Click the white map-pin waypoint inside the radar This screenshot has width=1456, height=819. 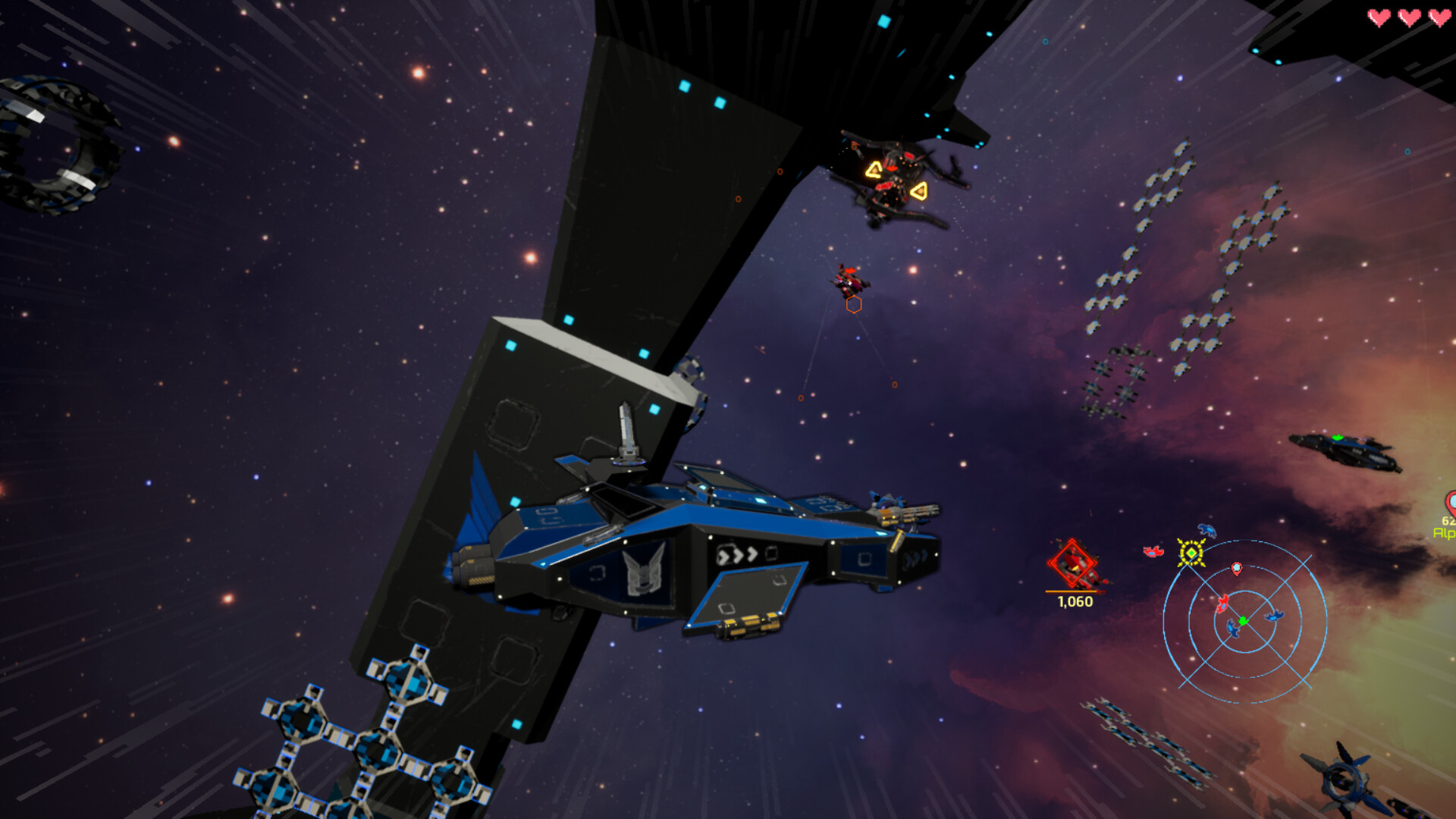pyautogui.click(x=1237, y=569)
